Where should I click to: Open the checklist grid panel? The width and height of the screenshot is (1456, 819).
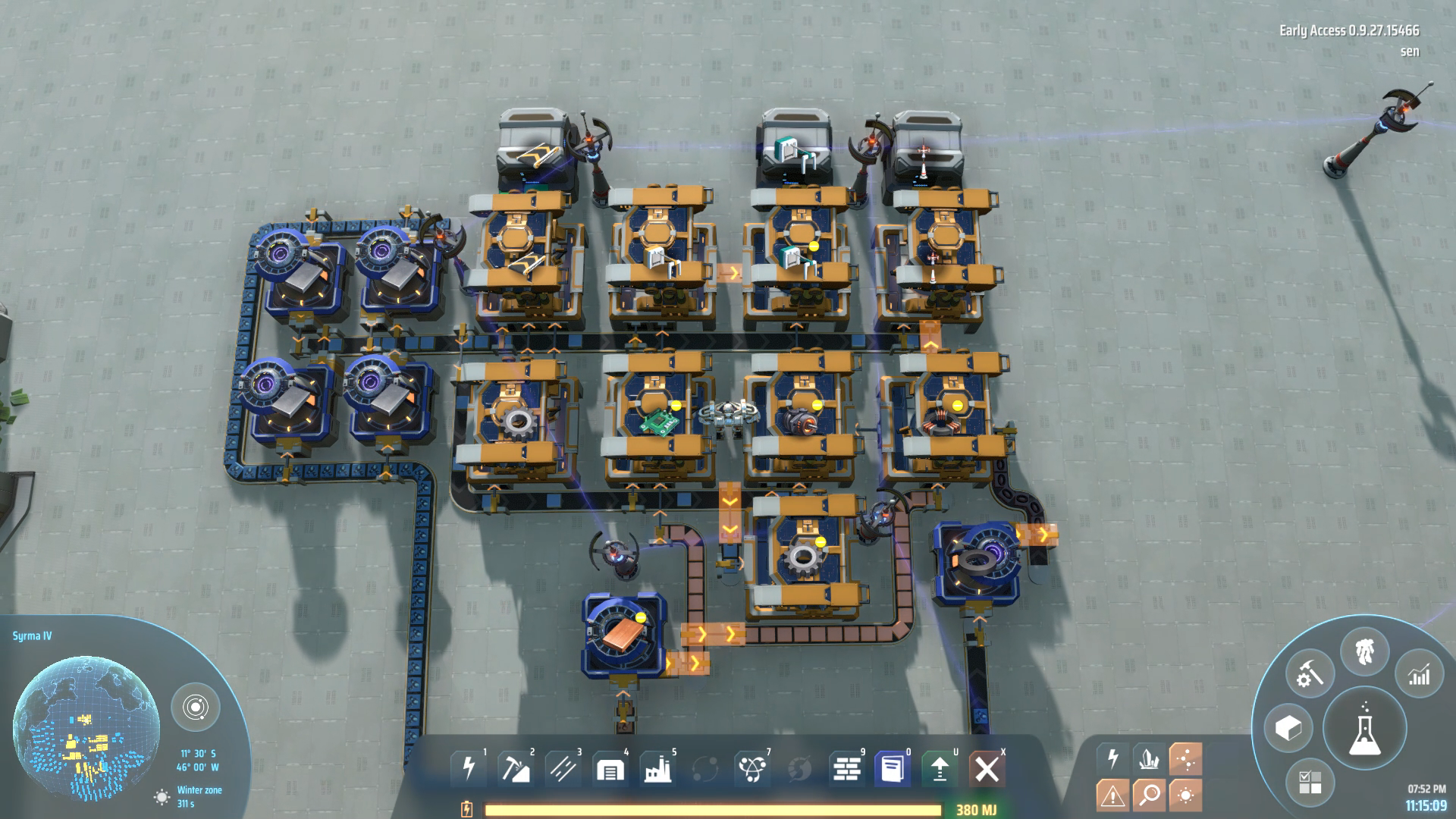coord(1310,782)
